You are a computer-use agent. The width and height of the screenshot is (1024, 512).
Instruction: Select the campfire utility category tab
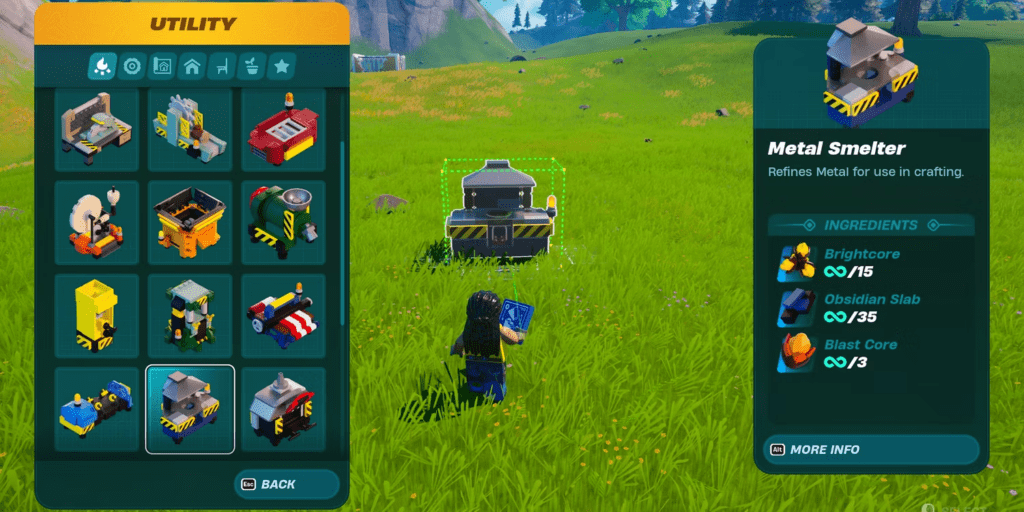point(102,67)
